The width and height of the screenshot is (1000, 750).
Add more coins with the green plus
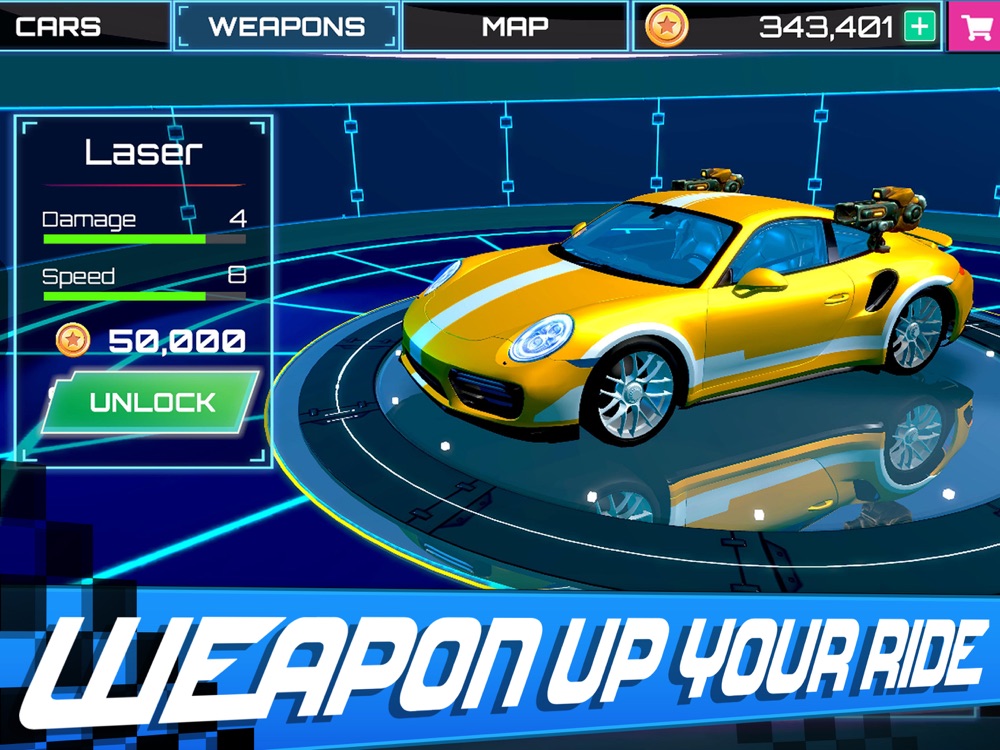click(919, 27)
